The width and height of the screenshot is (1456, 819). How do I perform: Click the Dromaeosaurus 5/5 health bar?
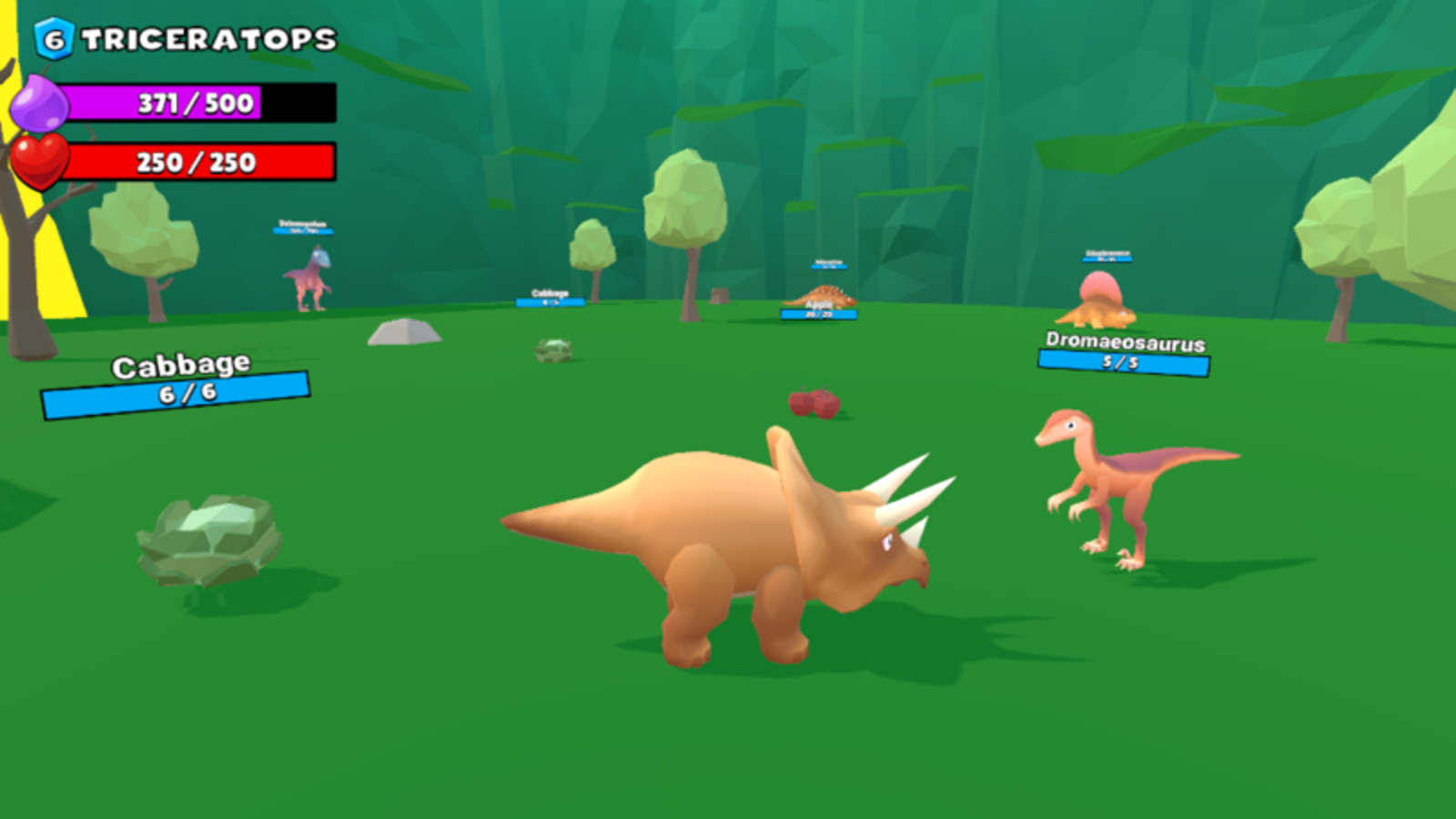pyautogui.click(x=1124, y=361)
